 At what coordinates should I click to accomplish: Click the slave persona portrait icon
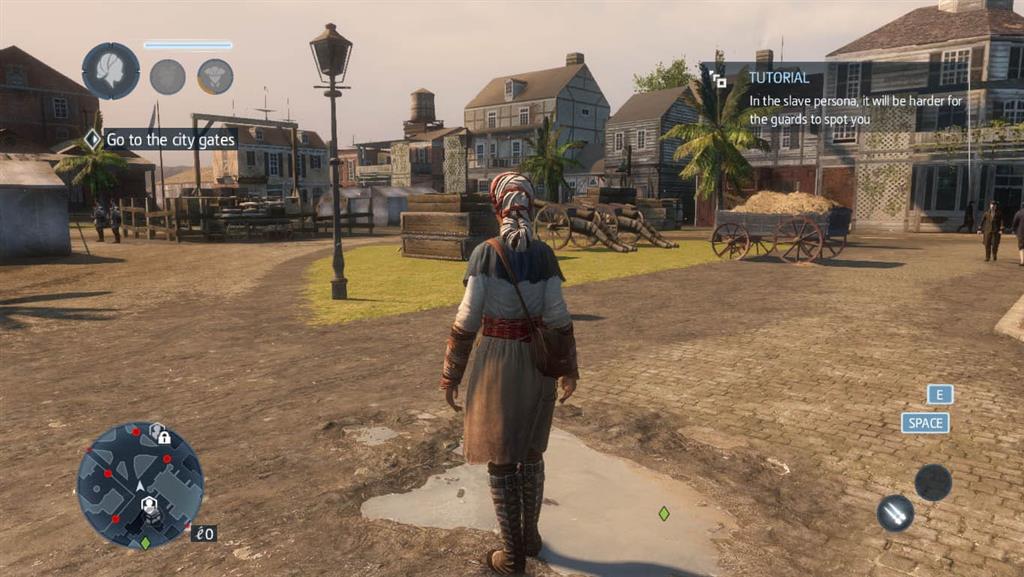pos(110,71)
